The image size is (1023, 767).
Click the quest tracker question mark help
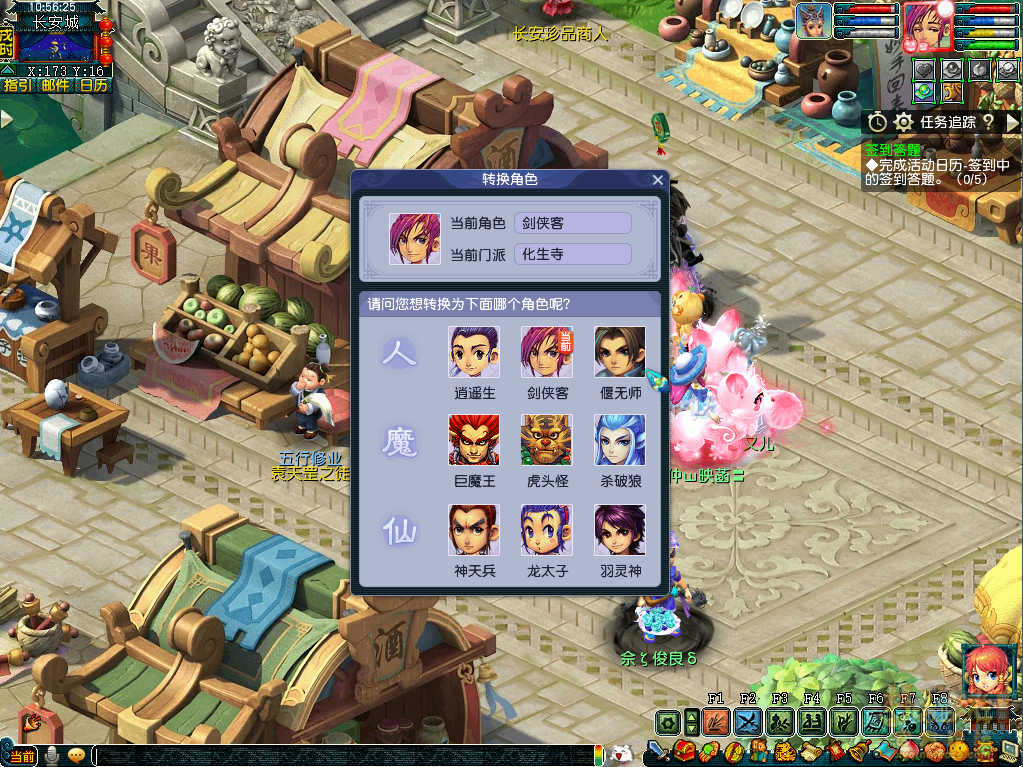coord(987,122)
